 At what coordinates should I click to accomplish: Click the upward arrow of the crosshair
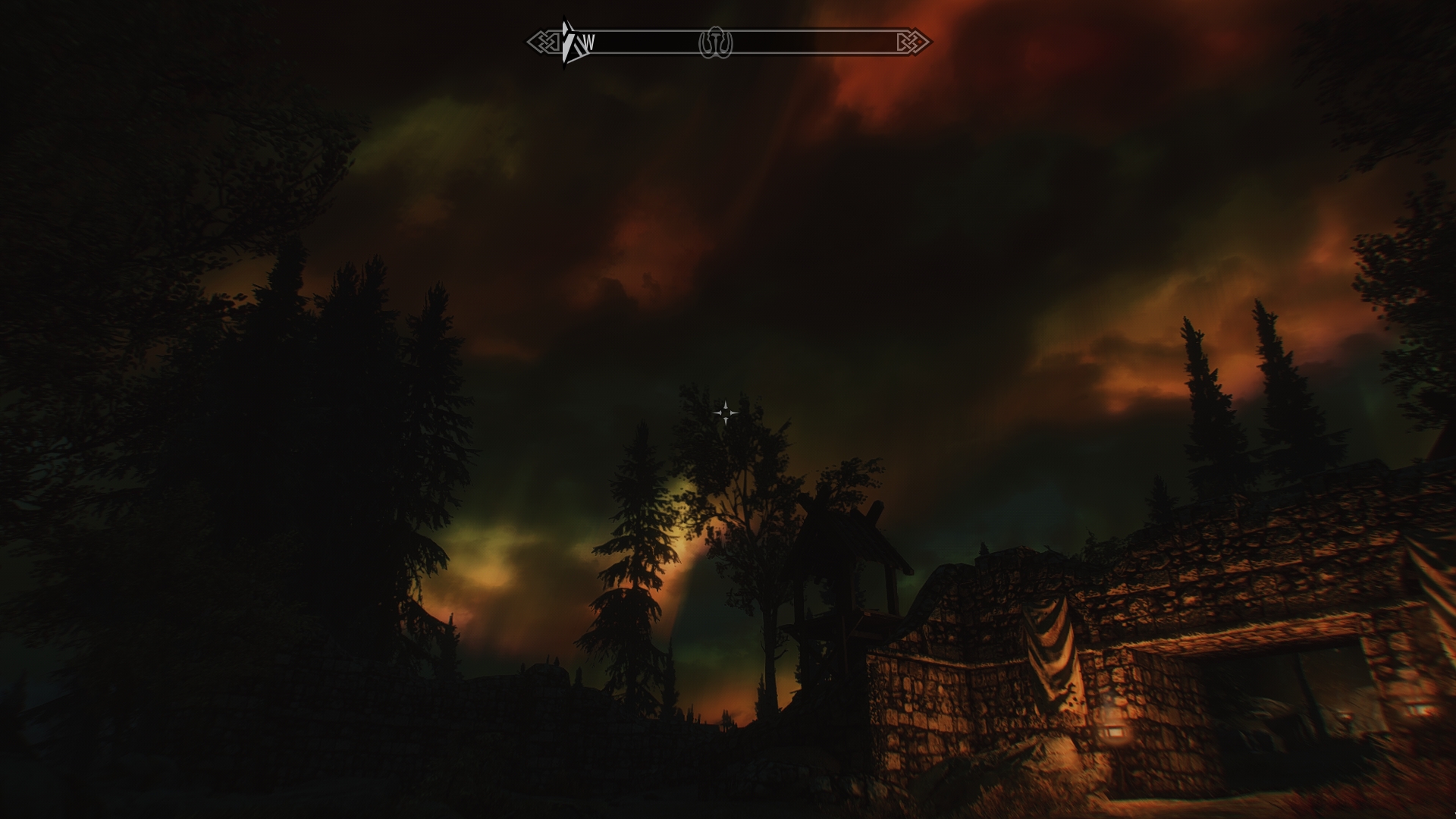(726, 403)
